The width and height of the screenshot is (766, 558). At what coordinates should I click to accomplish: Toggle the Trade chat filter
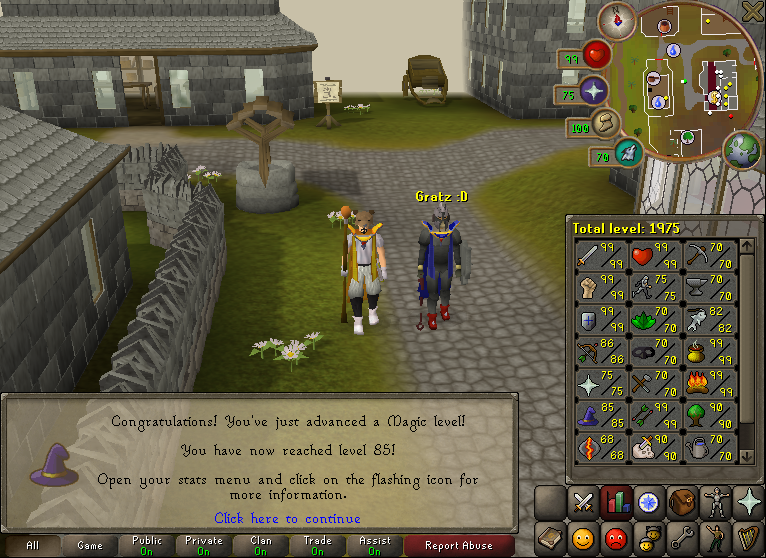point(318,546)
